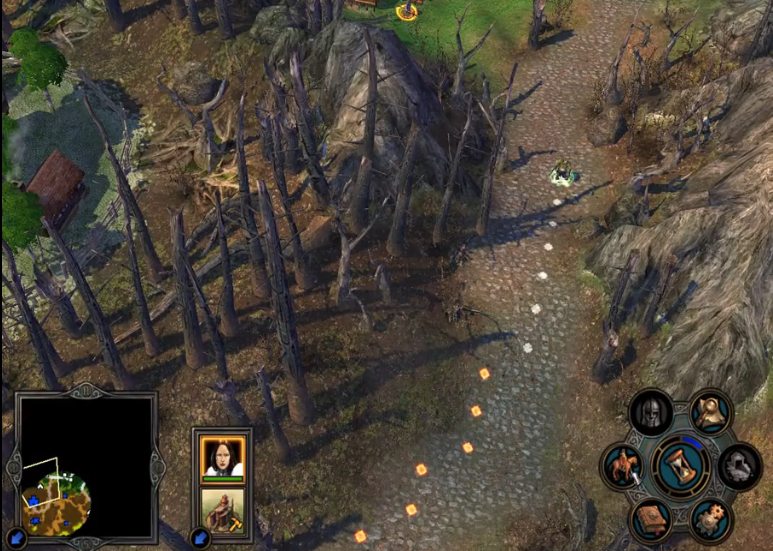The image size is (773, 551).
Task: Click the stone cave entrance icon
Action: tap(739, 466)
